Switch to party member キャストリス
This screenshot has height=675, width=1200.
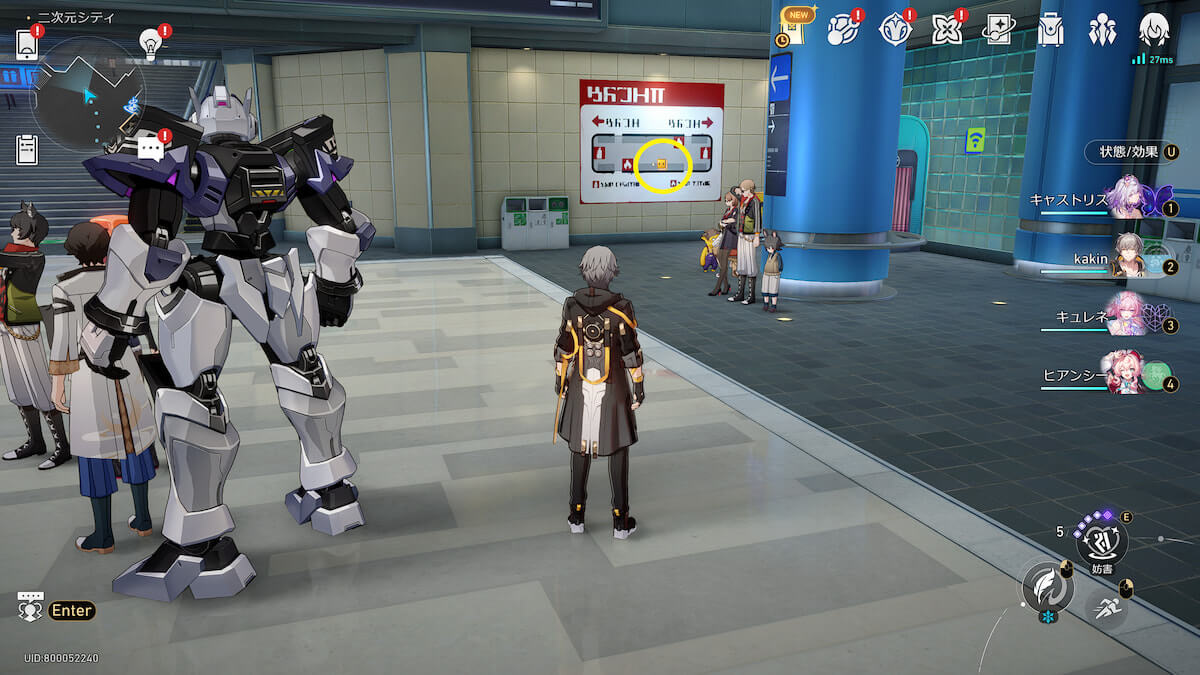(1129, 198)
